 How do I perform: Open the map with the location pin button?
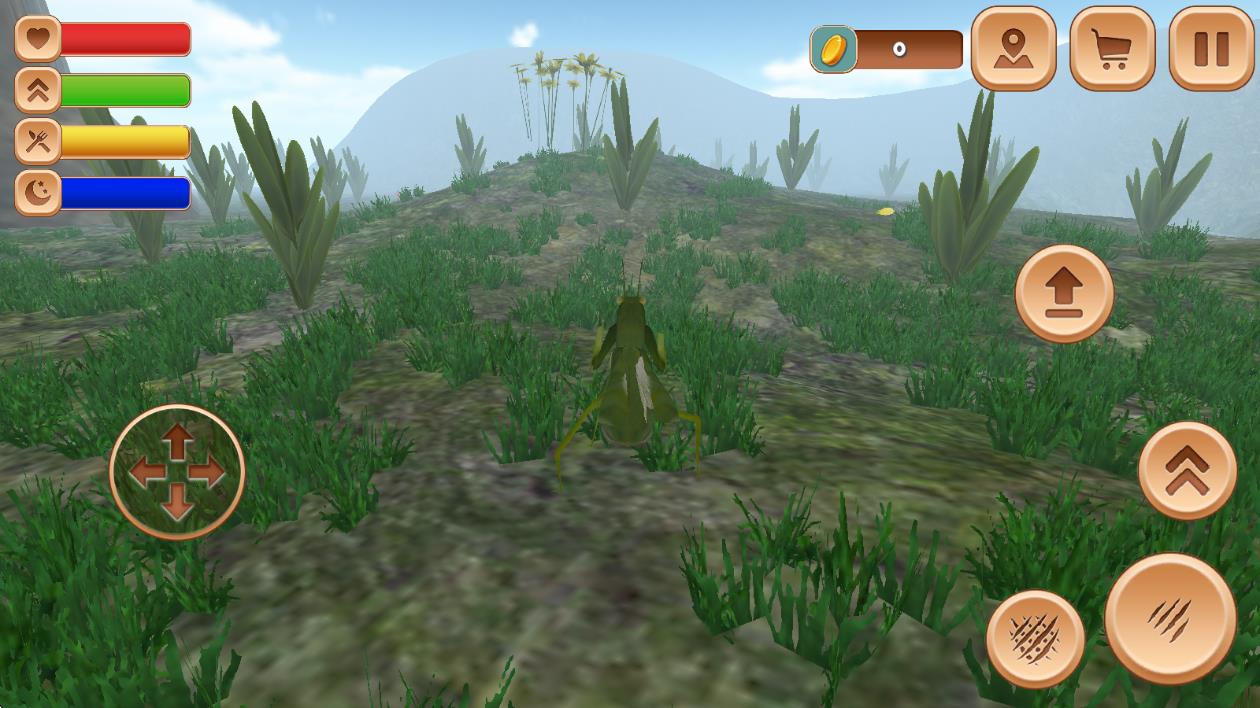point(1013,49)
